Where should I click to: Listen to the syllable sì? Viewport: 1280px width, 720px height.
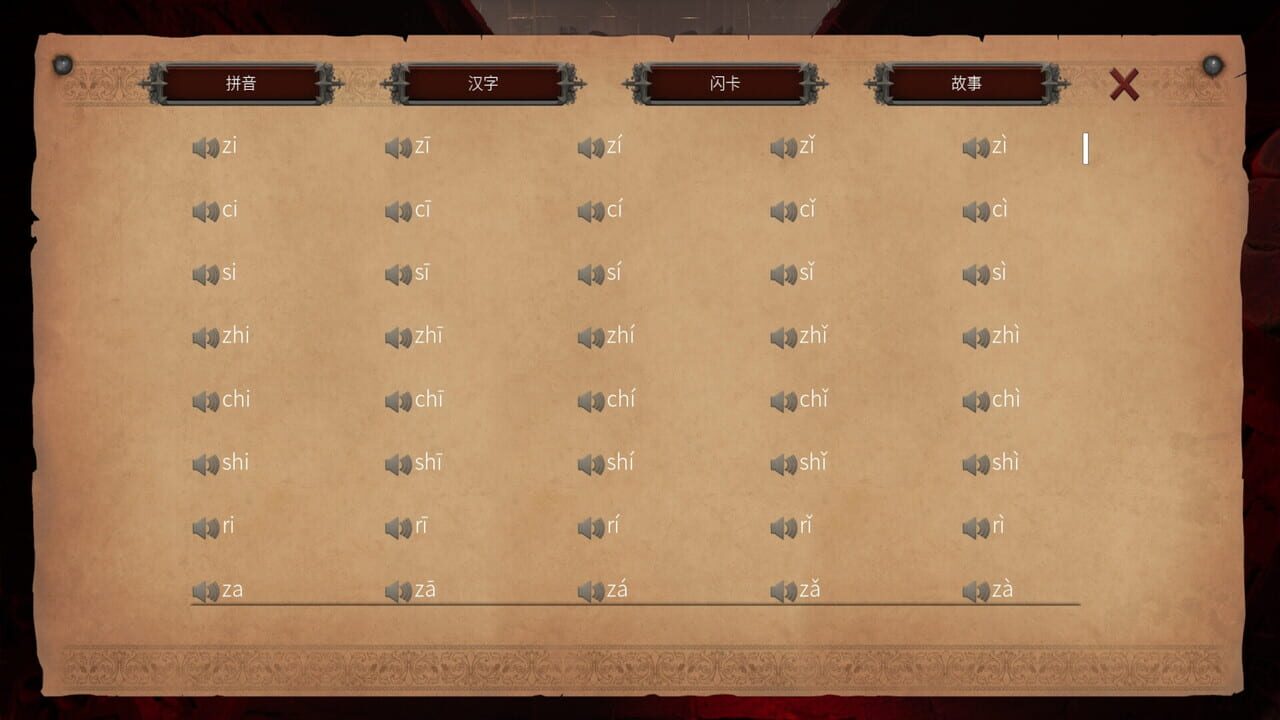(x=975, y=273)
